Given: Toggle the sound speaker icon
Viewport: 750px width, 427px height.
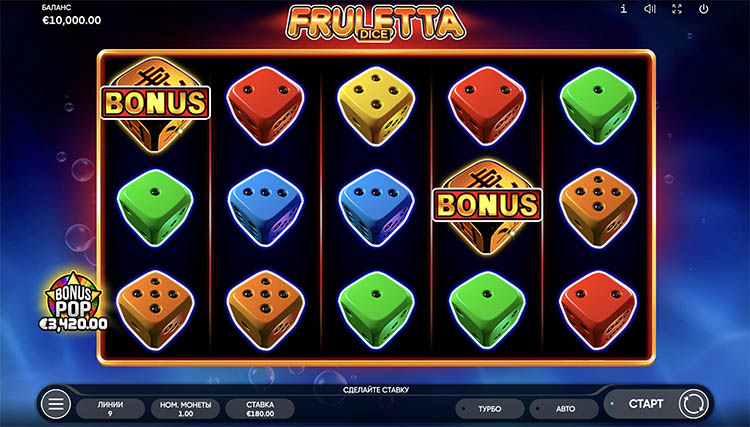Looking at the screenshot, I should coord(650,10).
